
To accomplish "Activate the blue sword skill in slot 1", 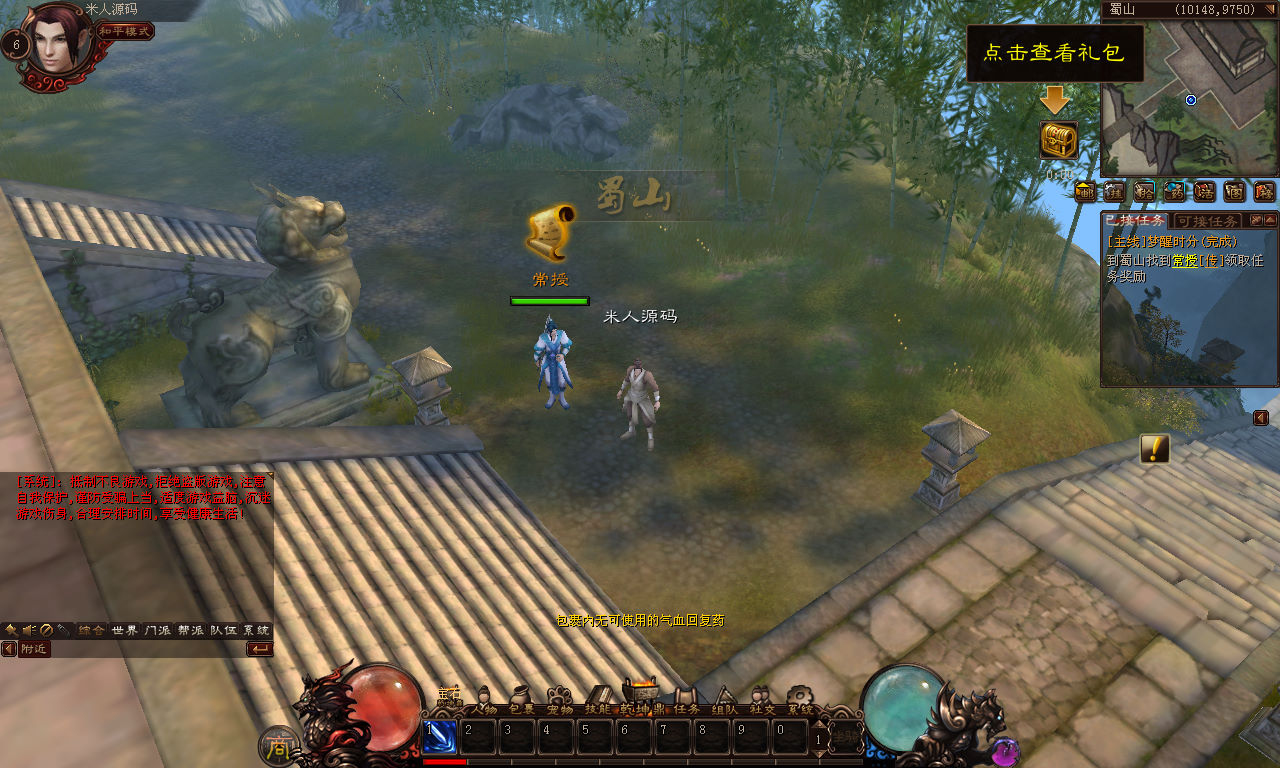I will pos(440,737).
